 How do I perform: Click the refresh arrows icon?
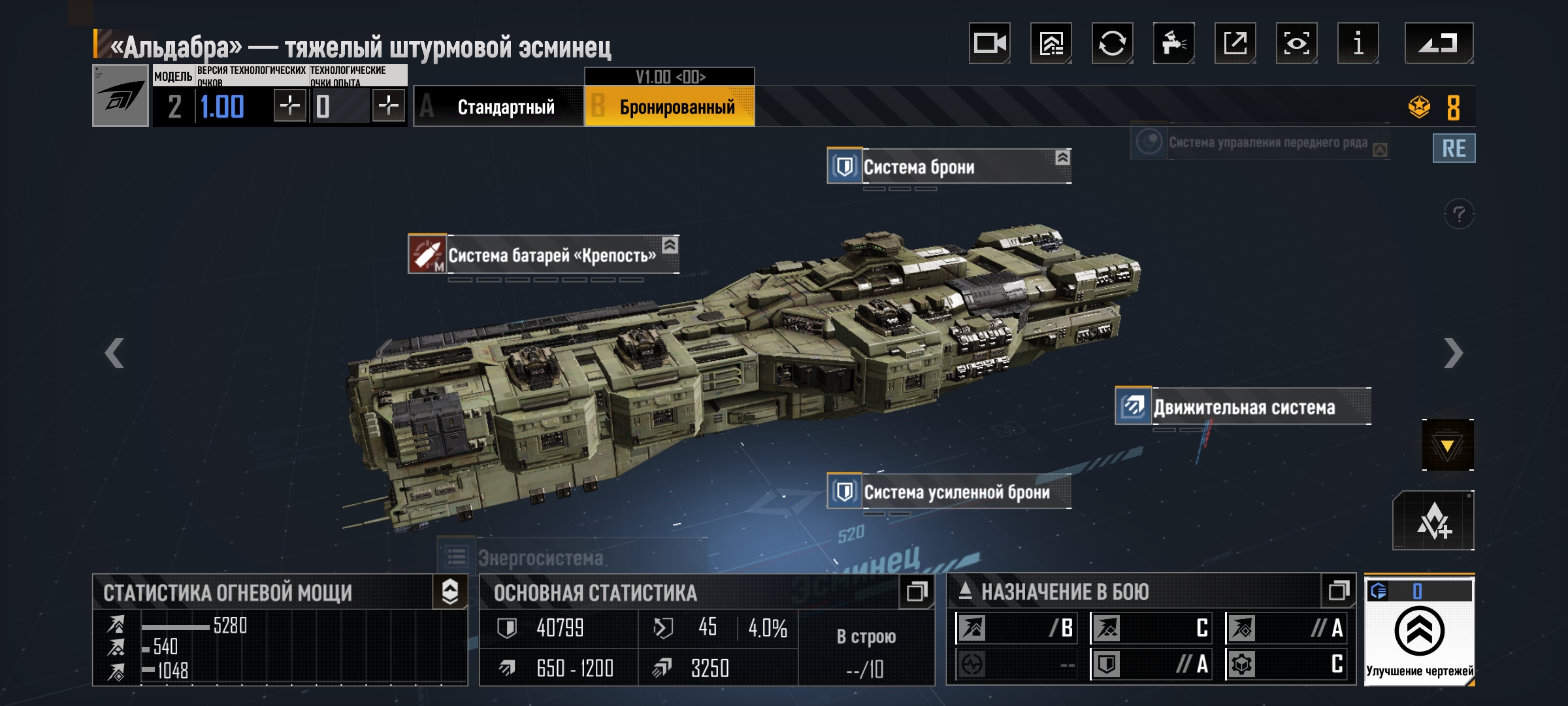pos(1112,43)
